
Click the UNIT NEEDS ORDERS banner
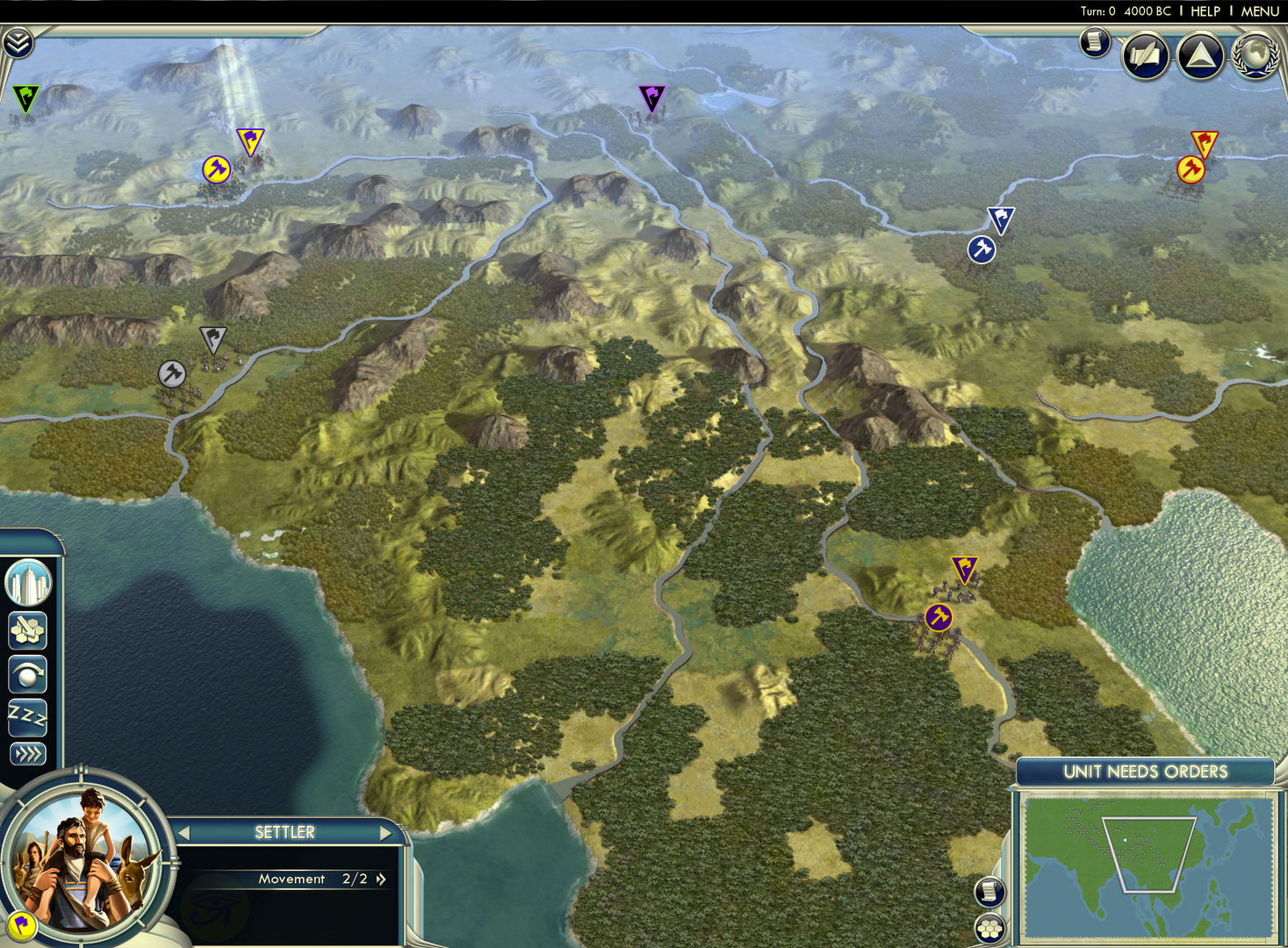1143,772
